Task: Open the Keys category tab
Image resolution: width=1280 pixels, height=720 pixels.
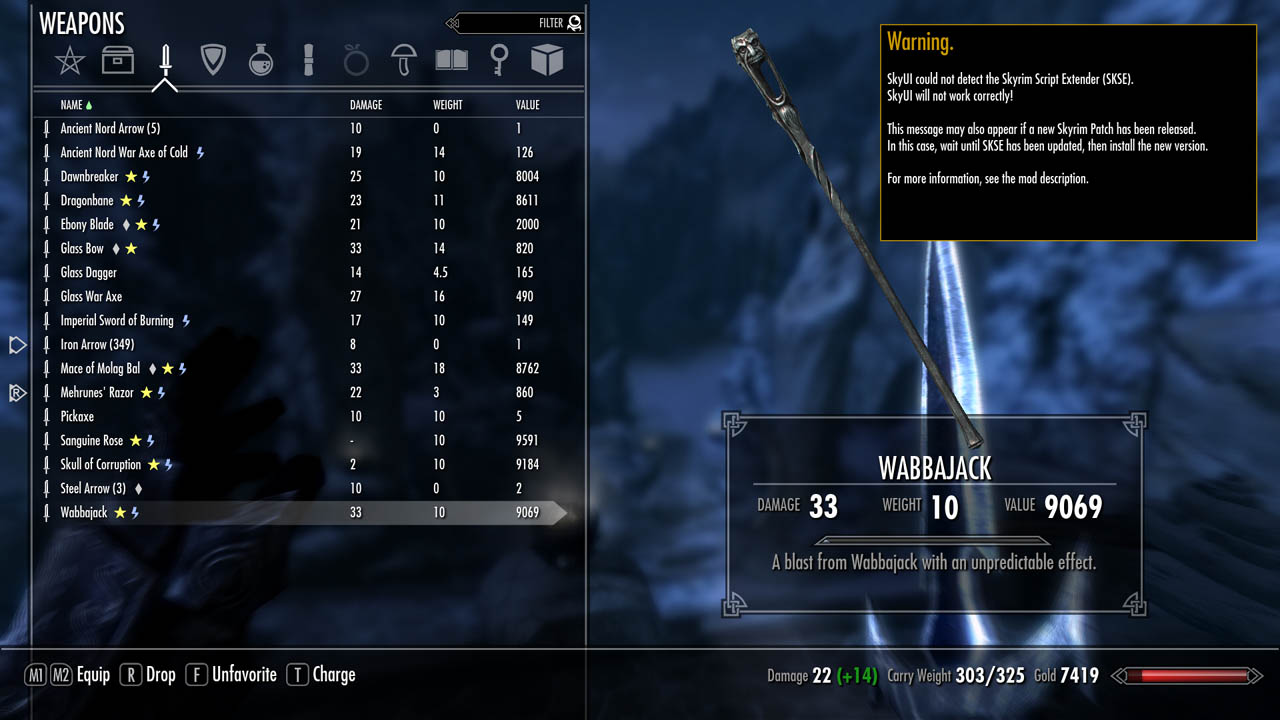Action: tap(499, 61)
